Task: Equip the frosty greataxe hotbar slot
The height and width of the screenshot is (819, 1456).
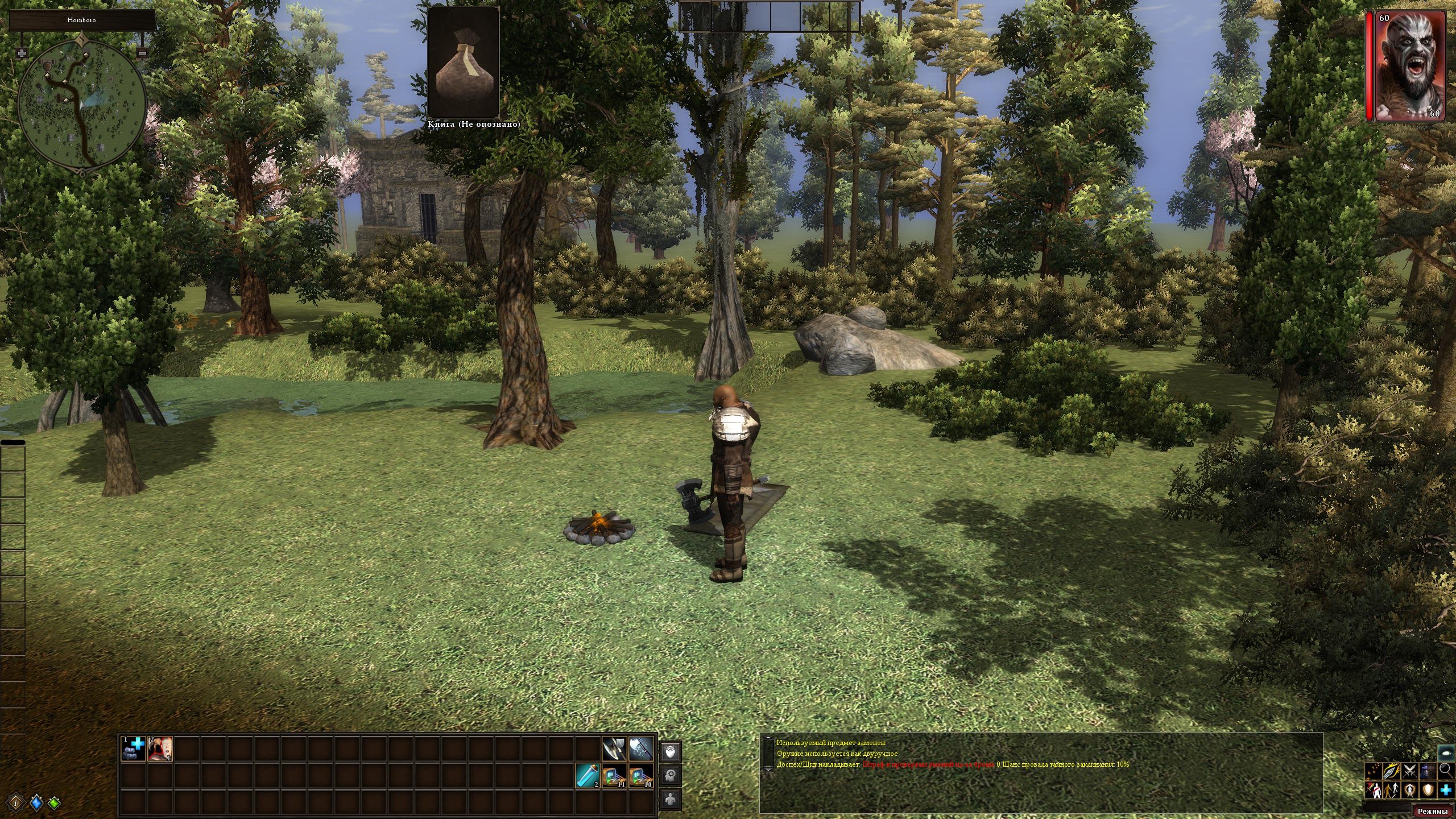Action: click(x=641, y=748)
